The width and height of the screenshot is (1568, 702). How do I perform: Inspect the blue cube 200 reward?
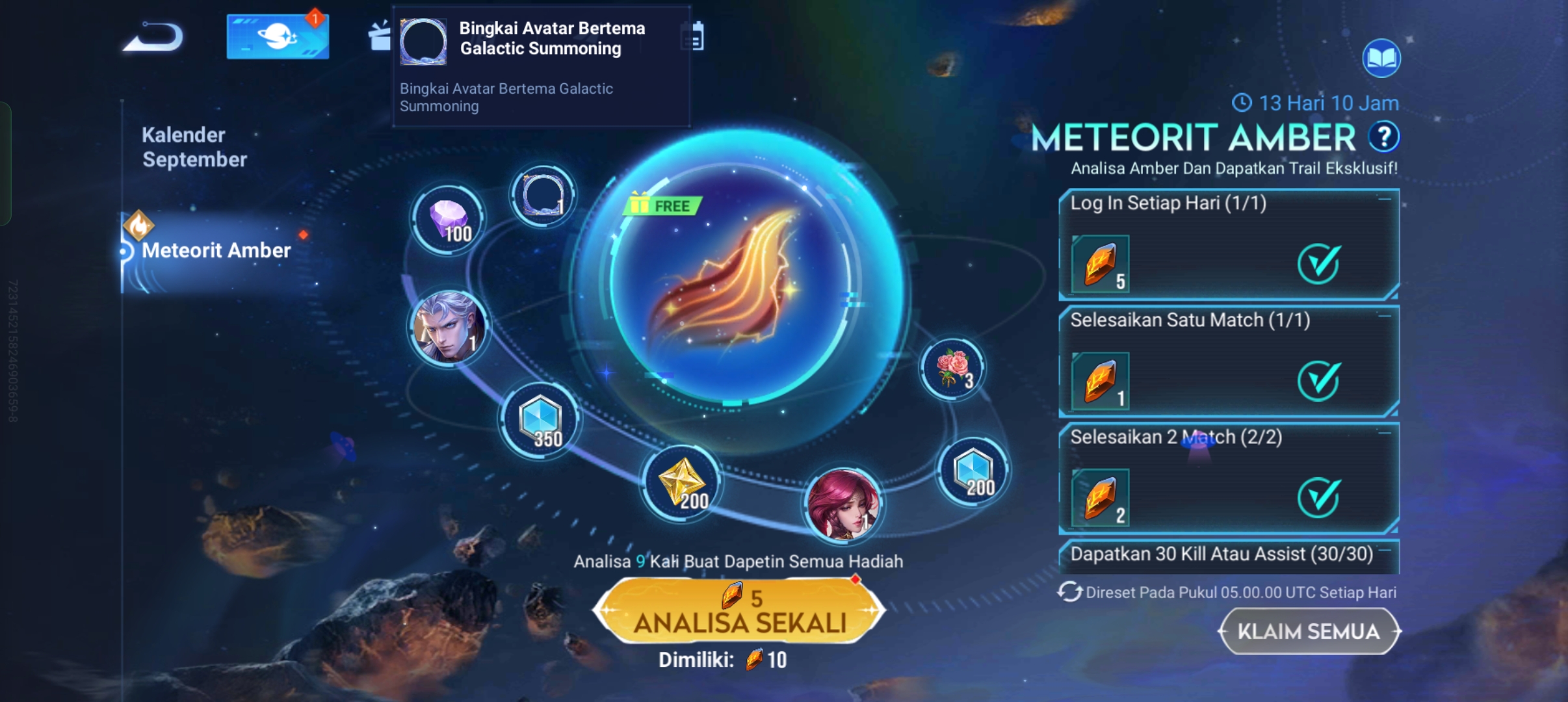[x=973, y=471]
